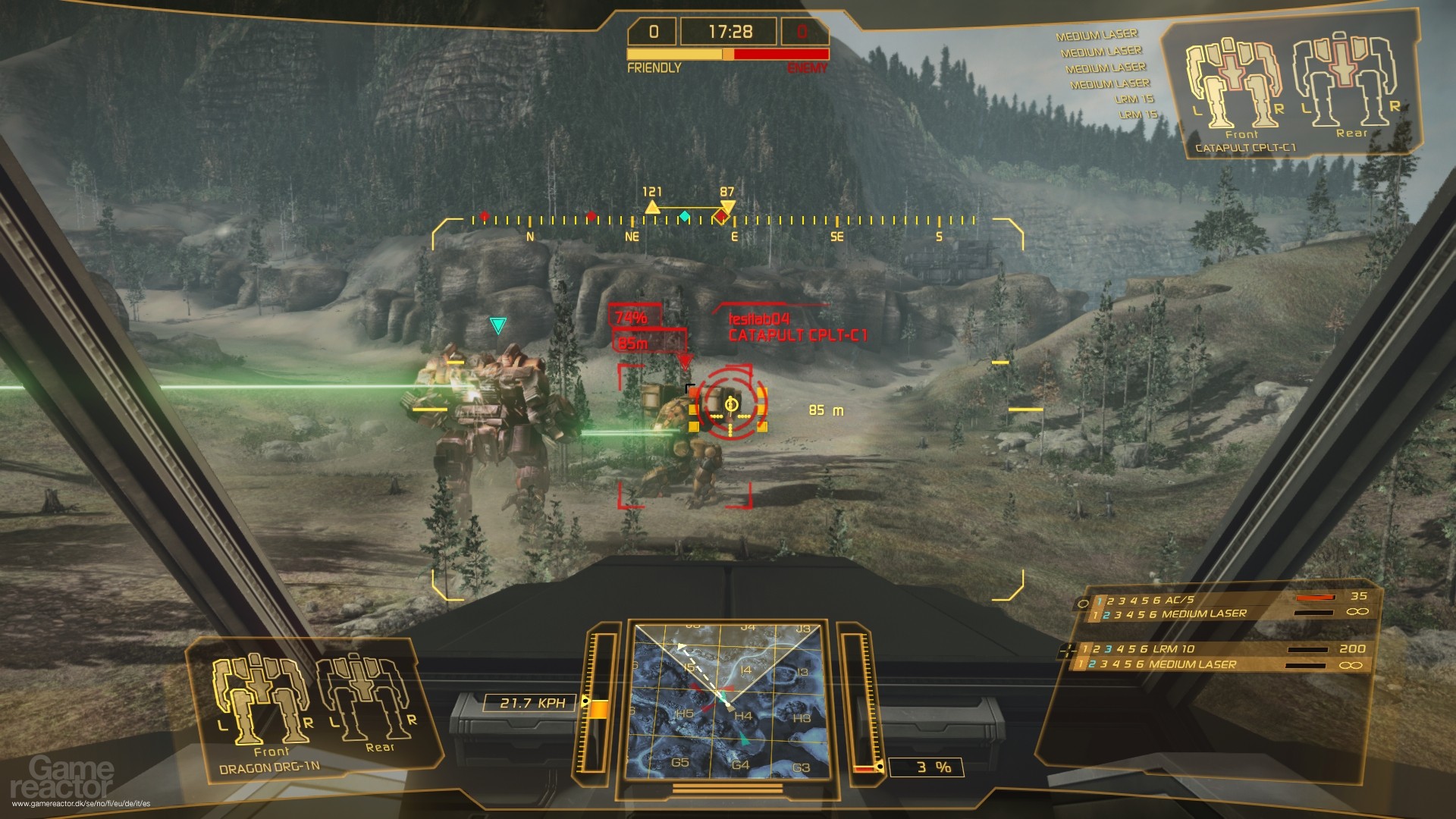Click the teal friendly marker triangle on the HUD
1456x819 pixels.
click(497, 326)
